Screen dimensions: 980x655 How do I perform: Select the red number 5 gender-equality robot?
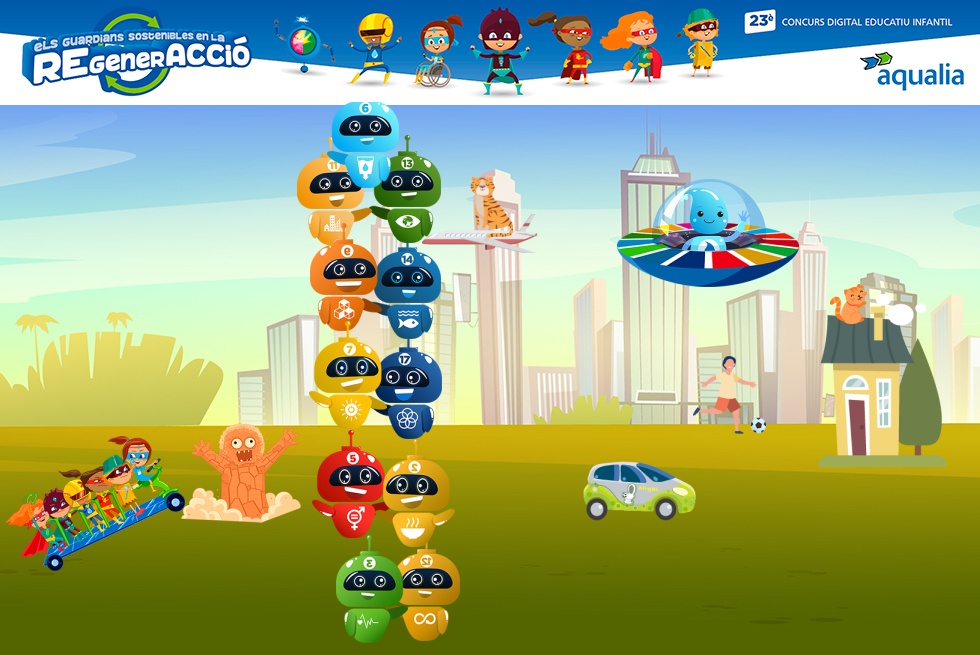pyautogui.click(x=350, y=487)
